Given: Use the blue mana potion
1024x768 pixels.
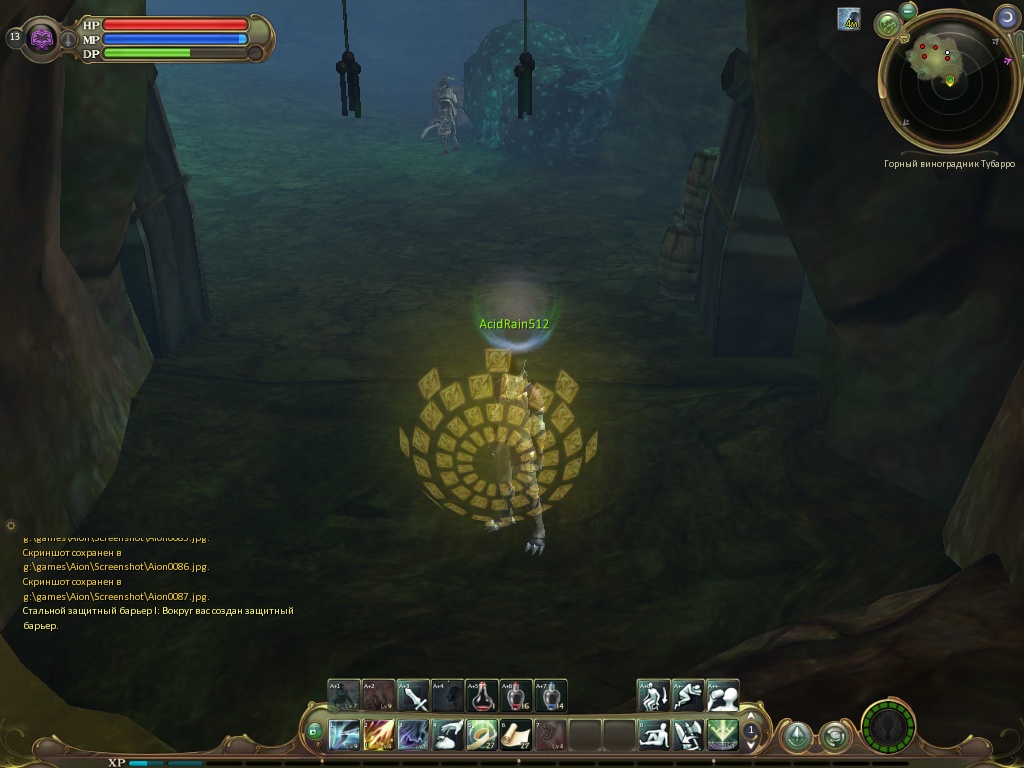Looking at the screenshot, I should (x=551, y=695).
